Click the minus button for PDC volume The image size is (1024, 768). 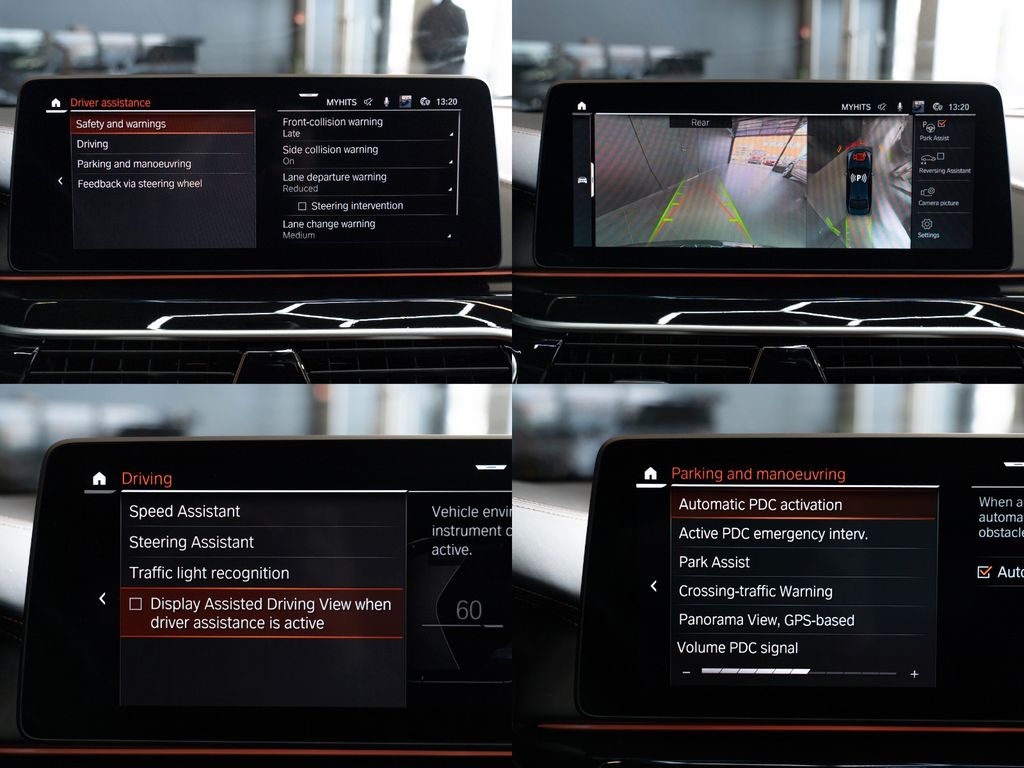686,673
